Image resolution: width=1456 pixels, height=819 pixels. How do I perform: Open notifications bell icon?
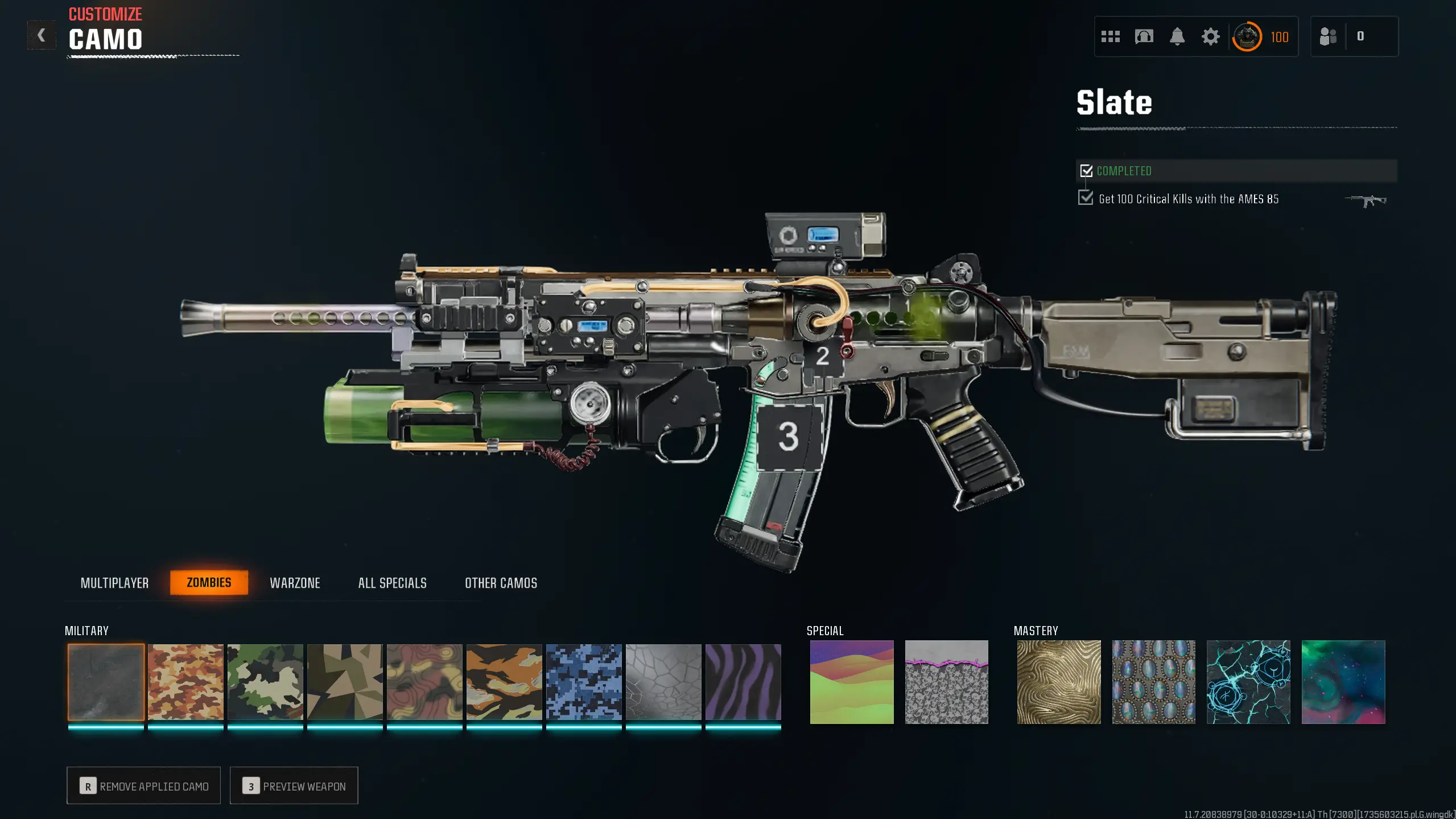(1177, 37)
